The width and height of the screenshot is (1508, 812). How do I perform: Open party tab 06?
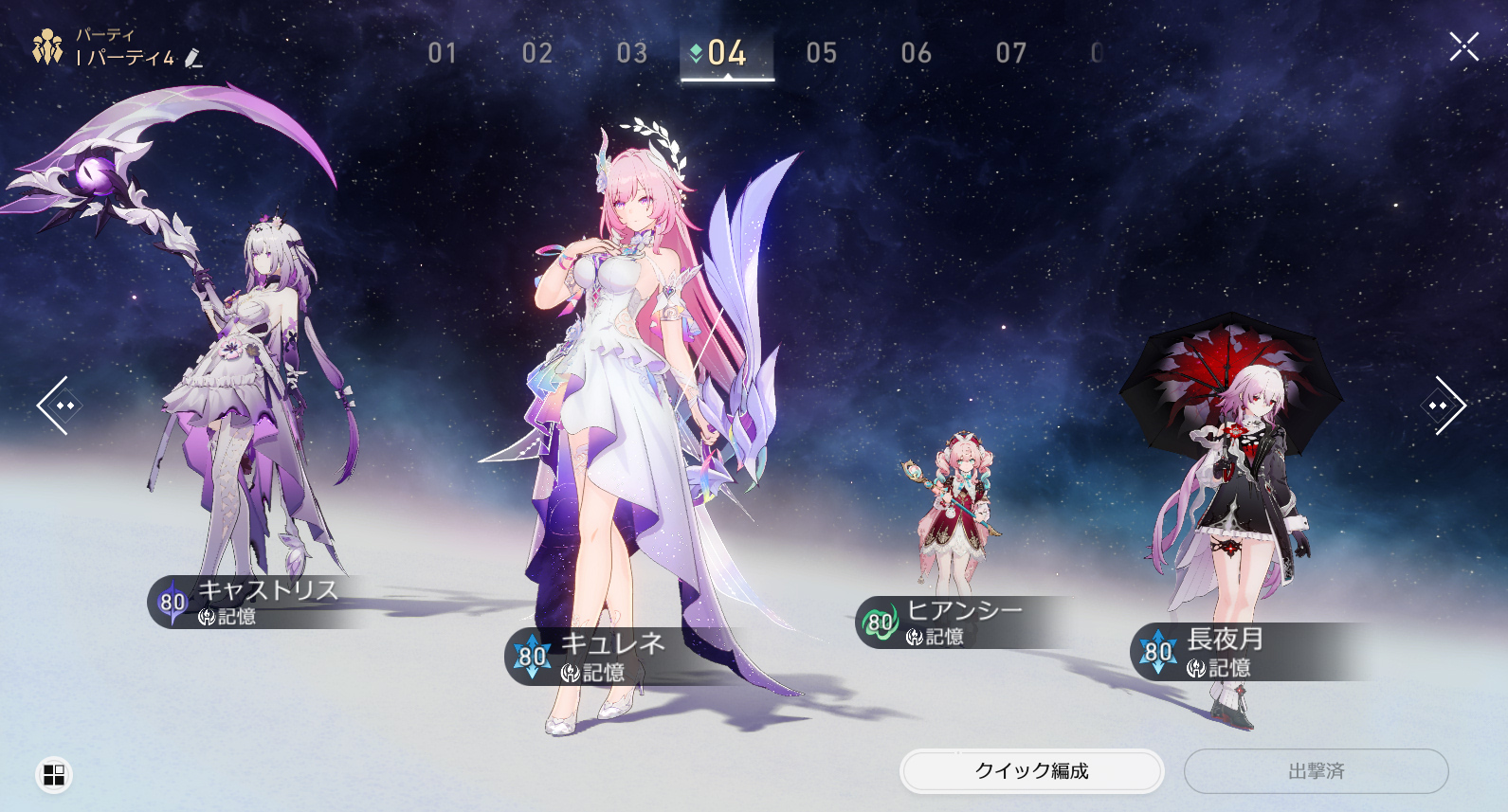pyautogui.click(x=917, y=53)
